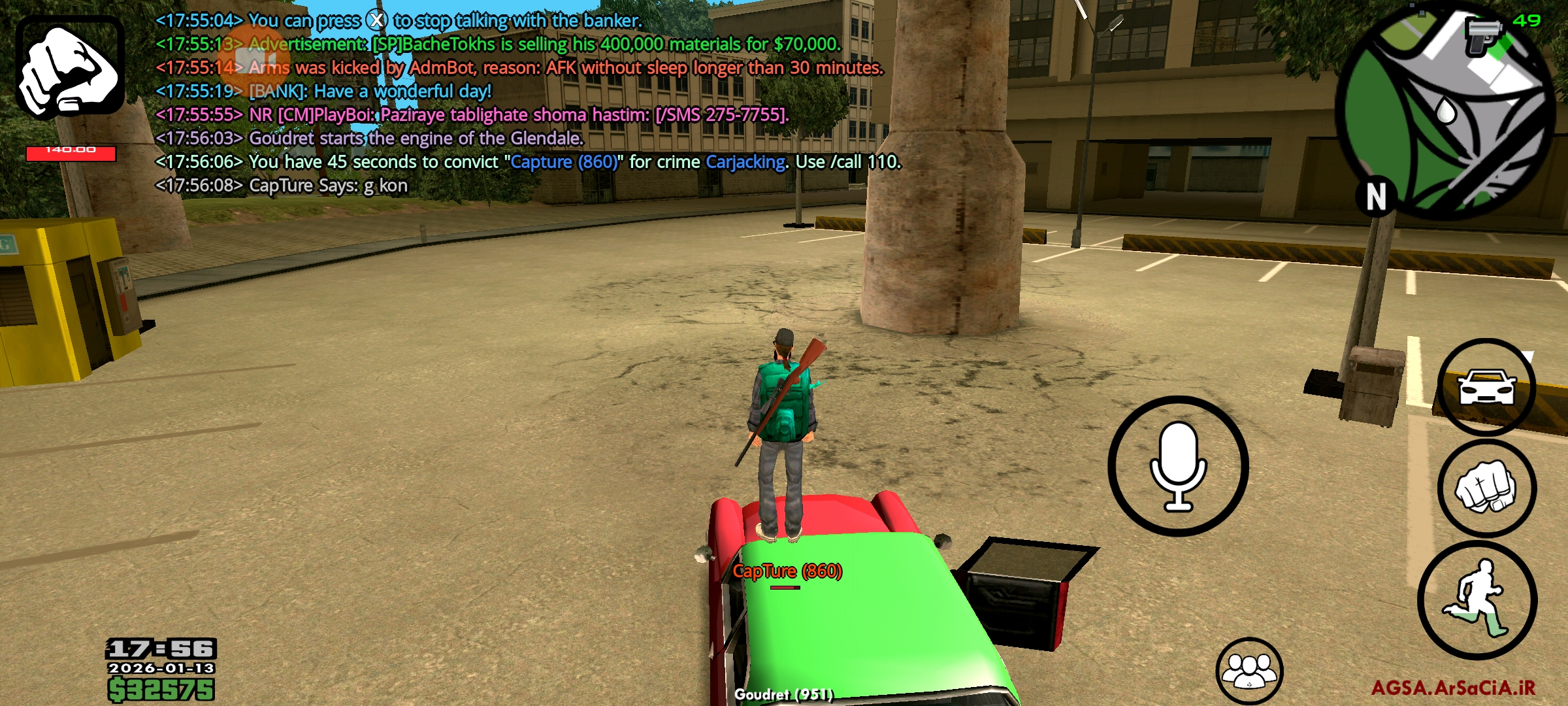Tap the enter vehicle car button
Viewport: 1568px width, 706px height.
[1486, 387]
